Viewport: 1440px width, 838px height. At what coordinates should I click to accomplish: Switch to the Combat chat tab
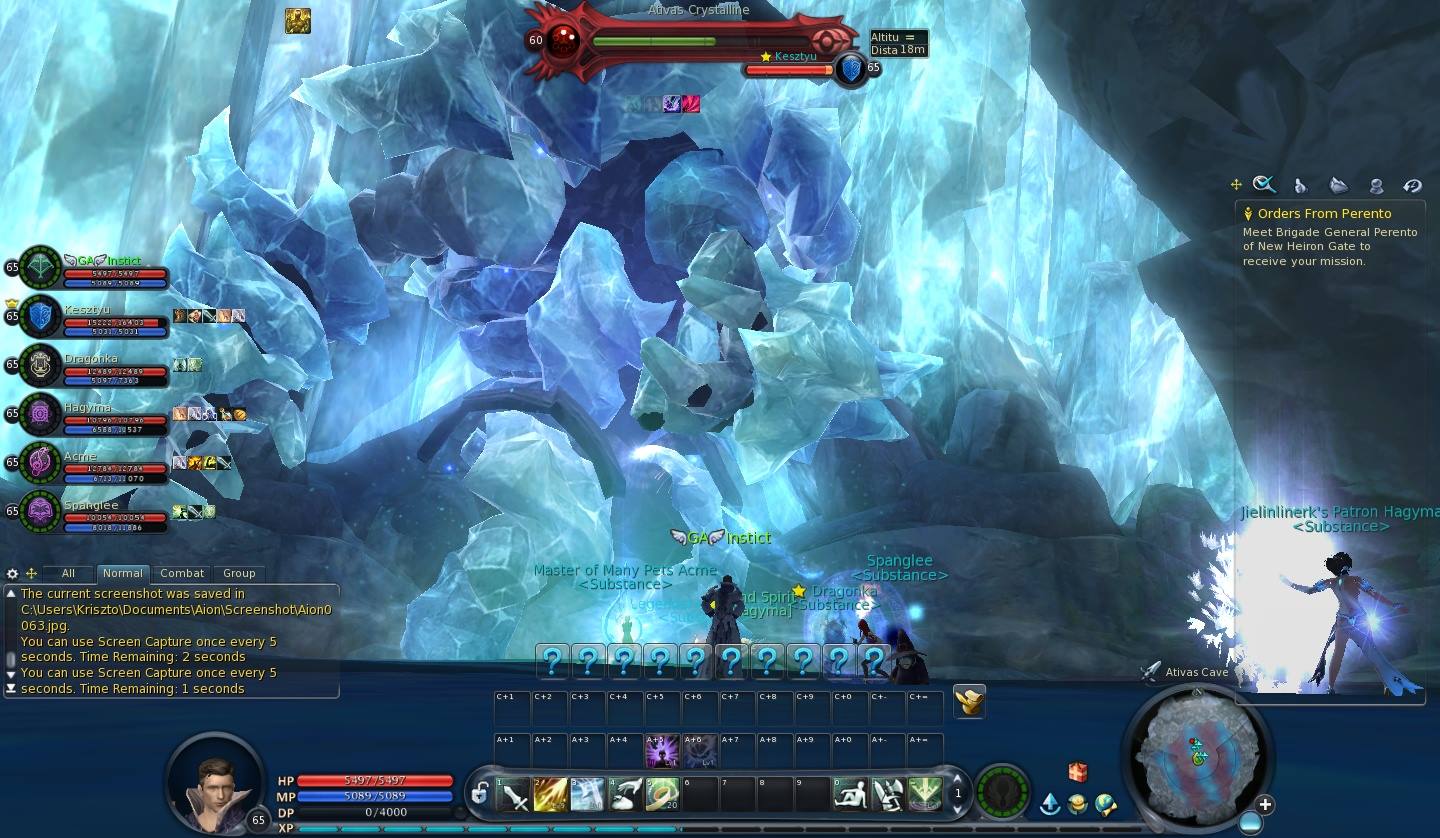click(x=182, y=573)
